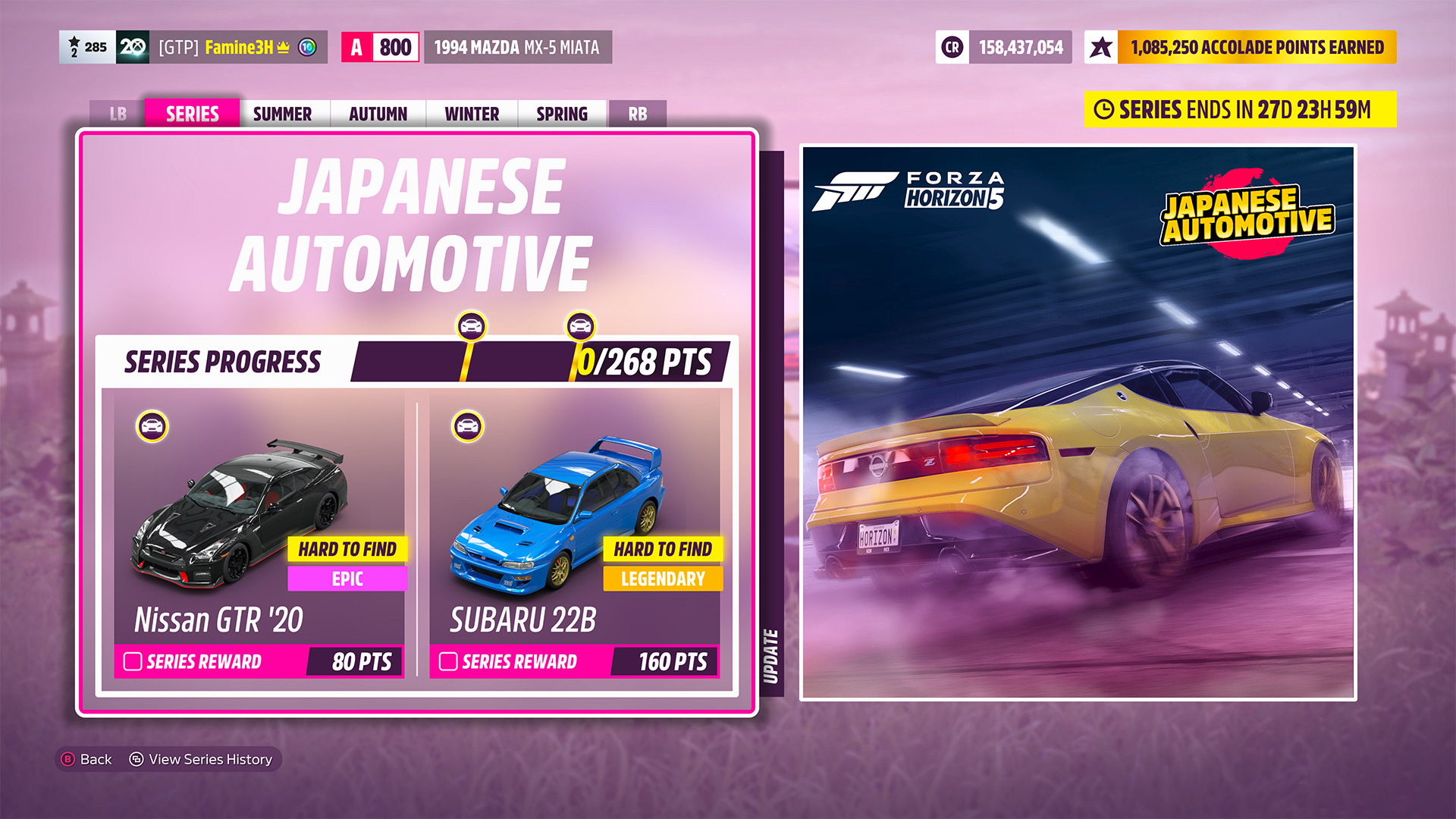The width and height of the screenshot is (1456, 819).
Task: Click the 160 pts car milestone marker
Action: pos(578,328)
